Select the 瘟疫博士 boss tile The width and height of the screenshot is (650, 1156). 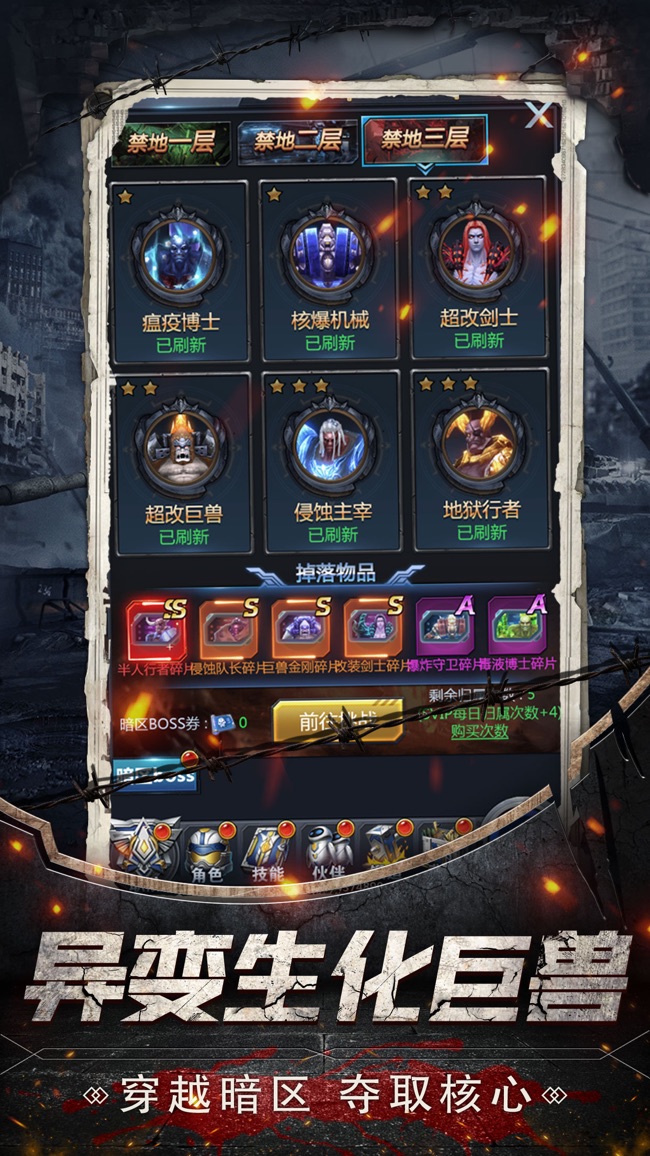181,270
